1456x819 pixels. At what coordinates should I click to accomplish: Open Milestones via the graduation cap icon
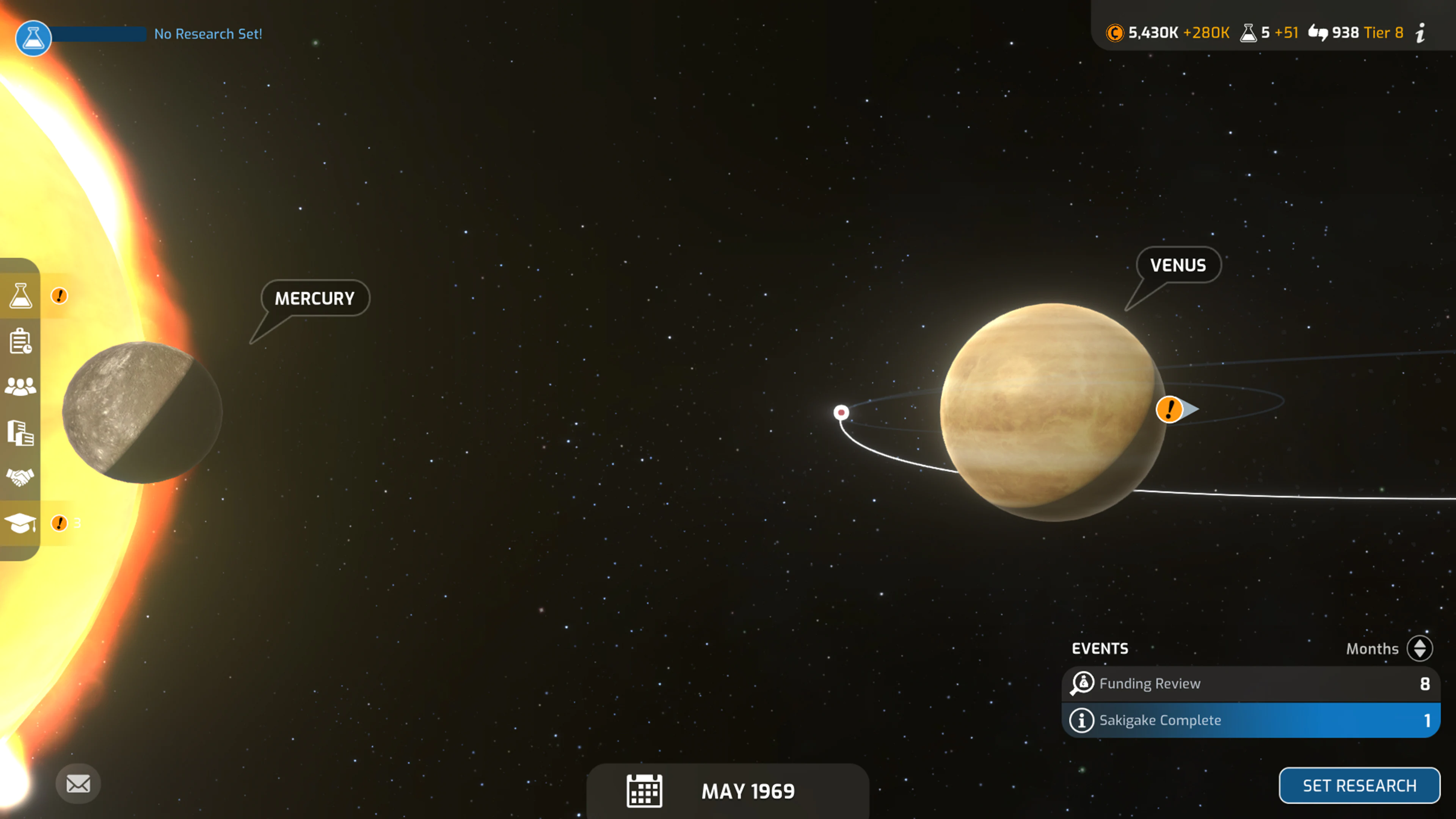21,523
